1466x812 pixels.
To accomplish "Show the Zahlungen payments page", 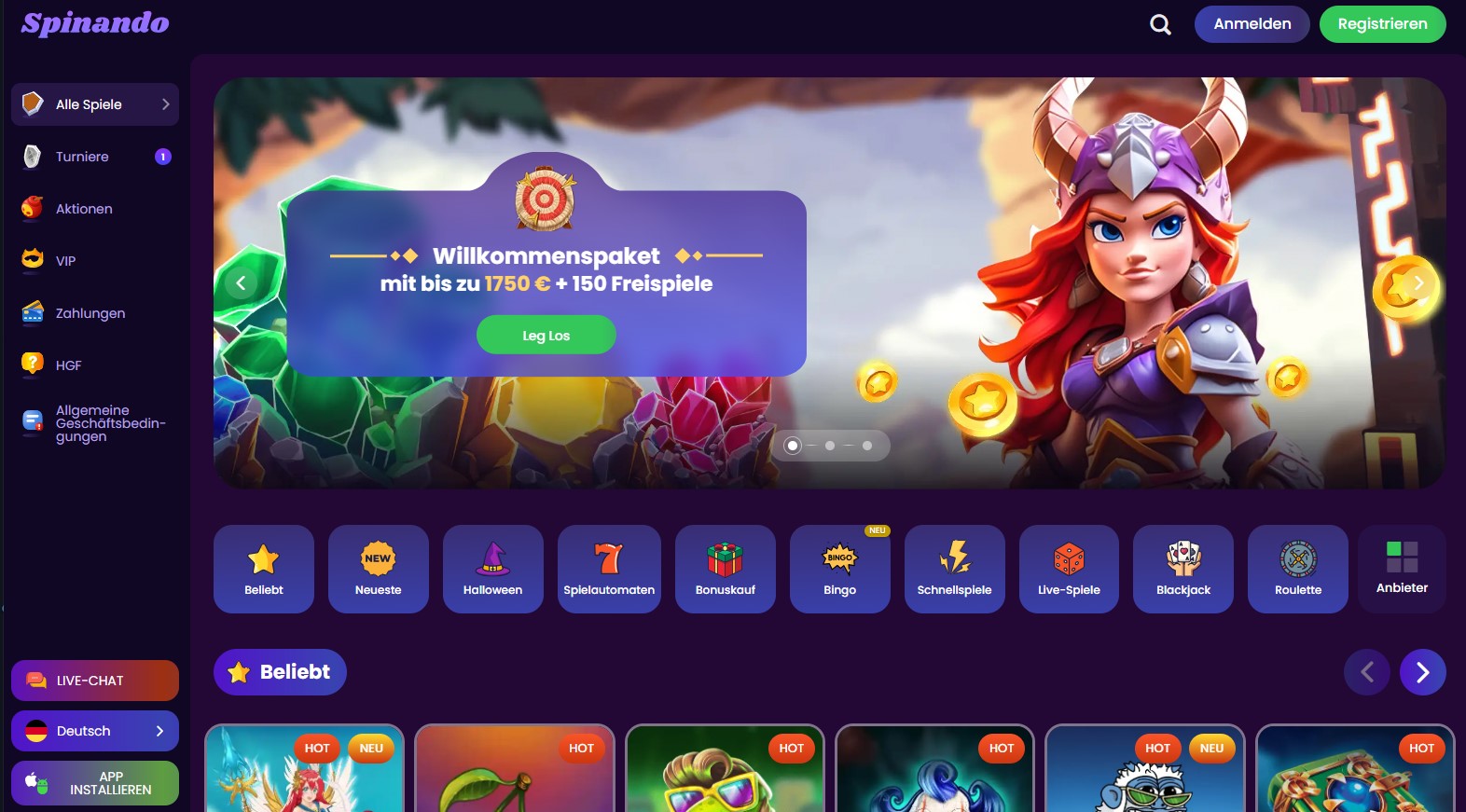I will tap(90, 313).
